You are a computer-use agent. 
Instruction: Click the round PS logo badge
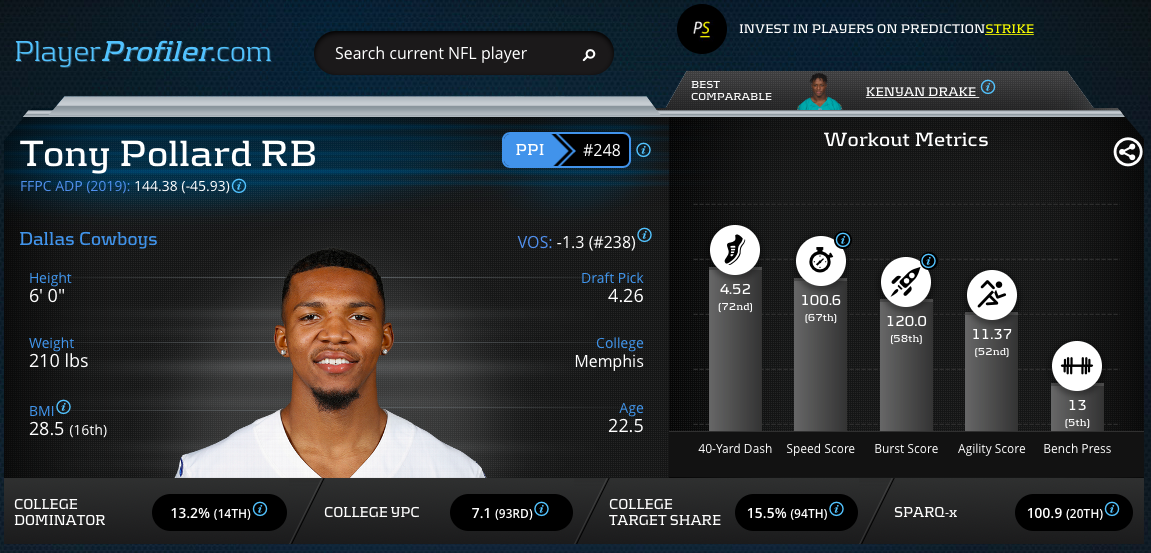pos(702,29)
